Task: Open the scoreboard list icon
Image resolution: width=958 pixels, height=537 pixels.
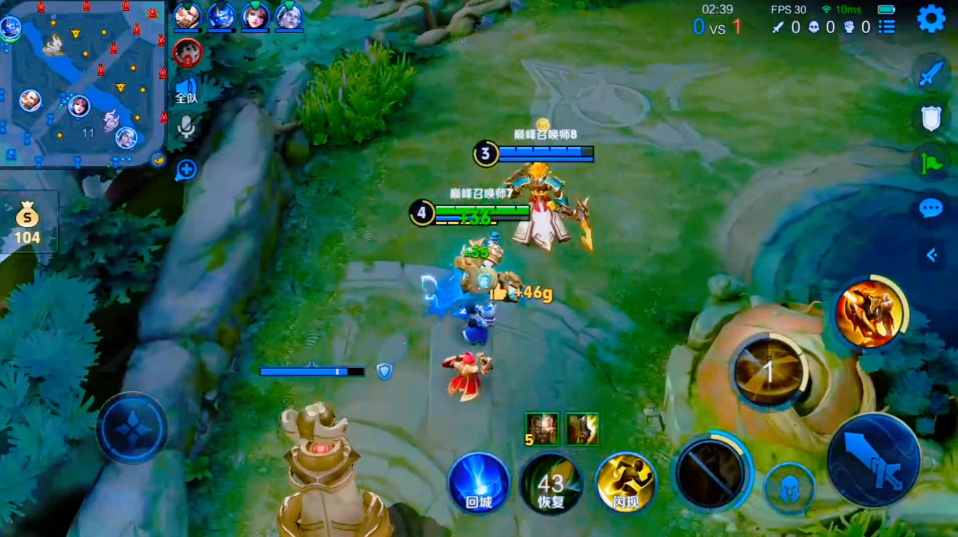Action: (887, 27)
